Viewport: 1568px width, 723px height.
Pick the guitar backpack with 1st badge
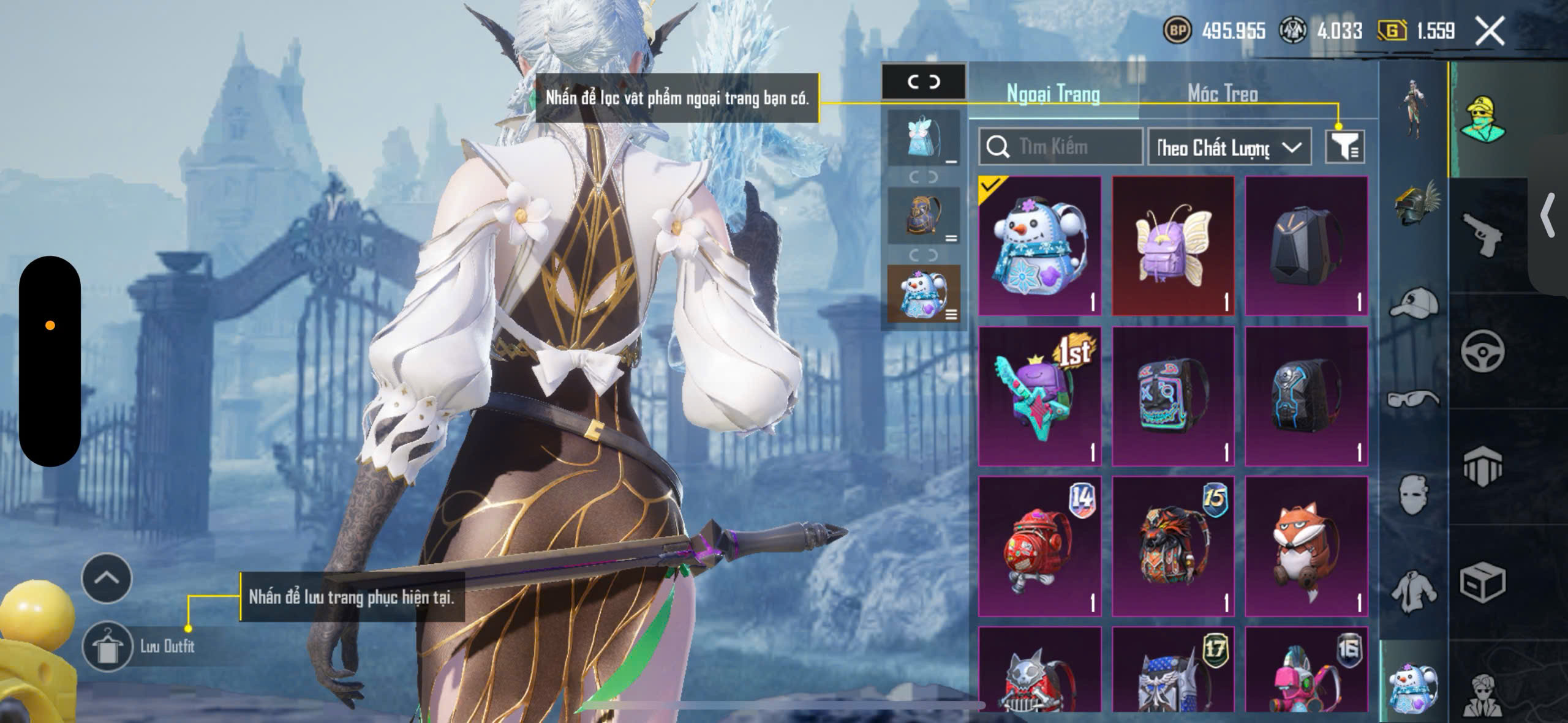1039,396
